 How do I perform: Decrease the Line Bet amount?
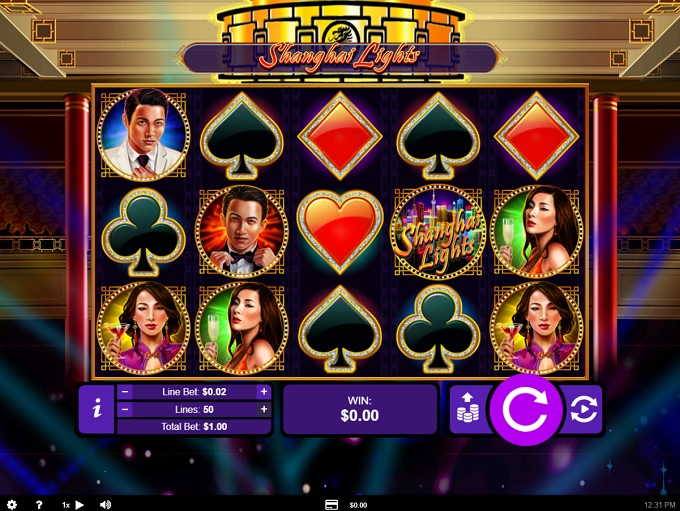click(126, 392)
